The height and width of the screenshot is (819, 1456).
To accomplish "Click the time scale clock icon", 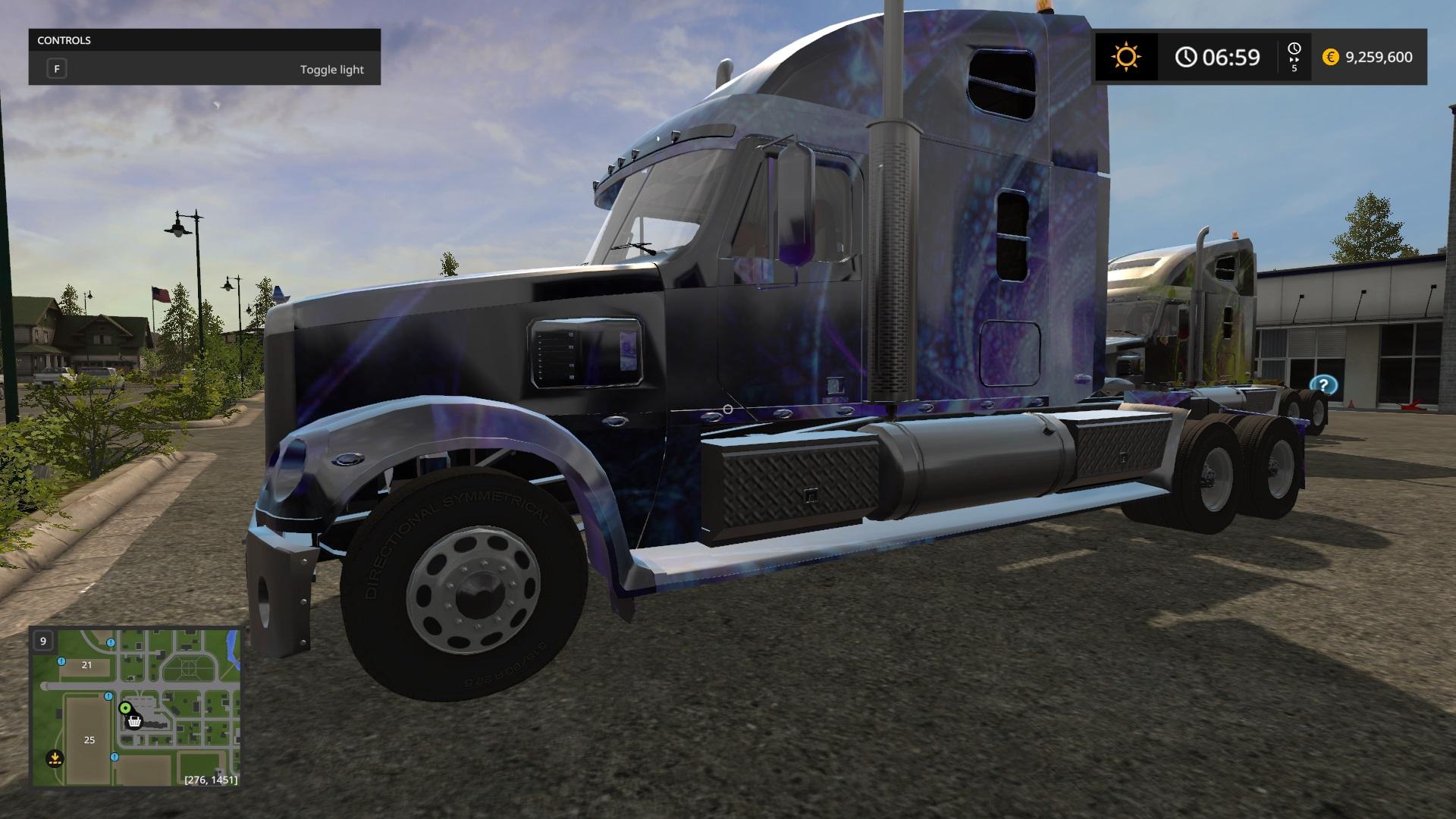I will pyautogui.click(x=1294, y=50).
